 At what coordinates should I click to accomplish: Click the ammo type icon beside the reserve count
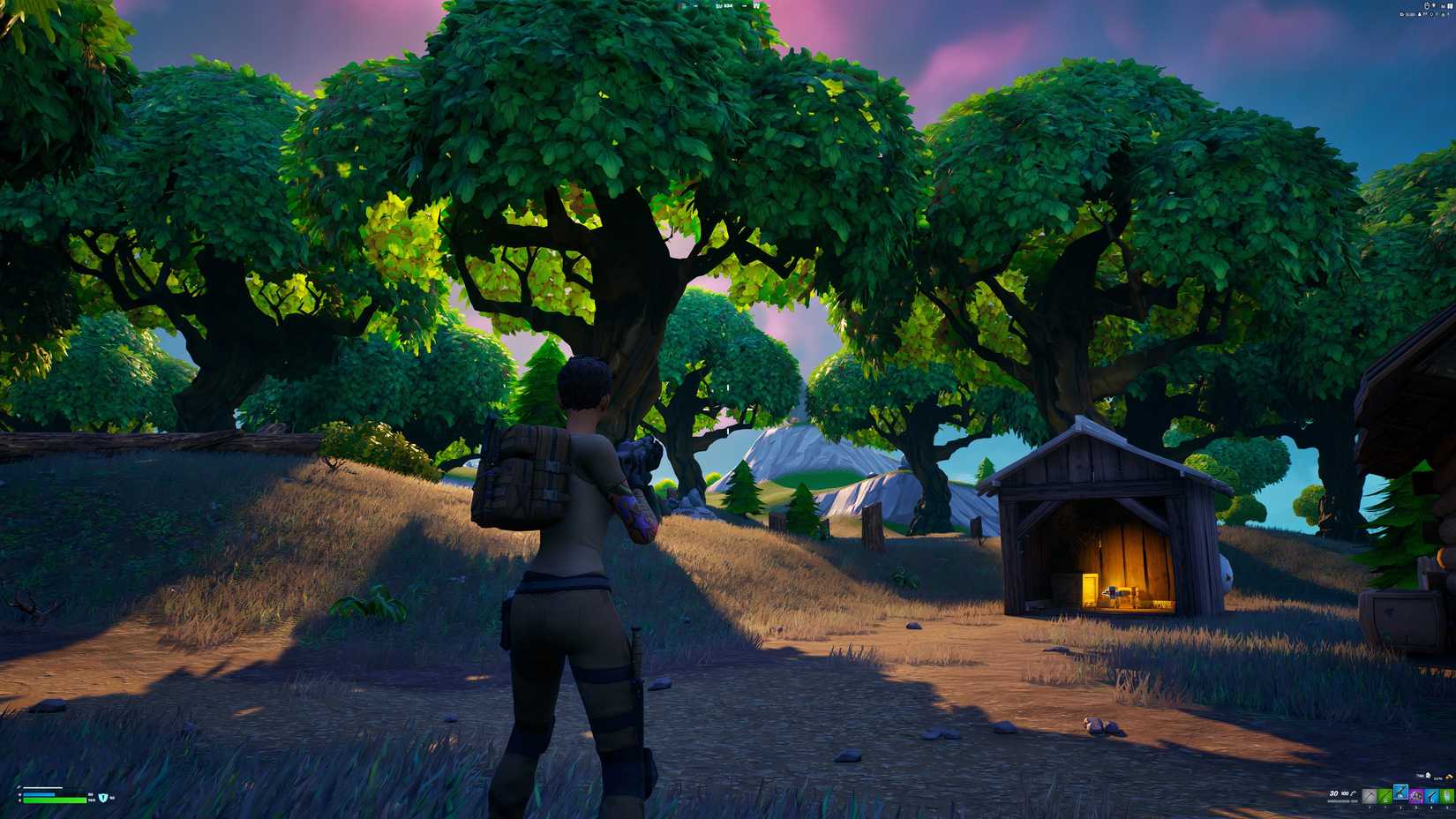1353,794
